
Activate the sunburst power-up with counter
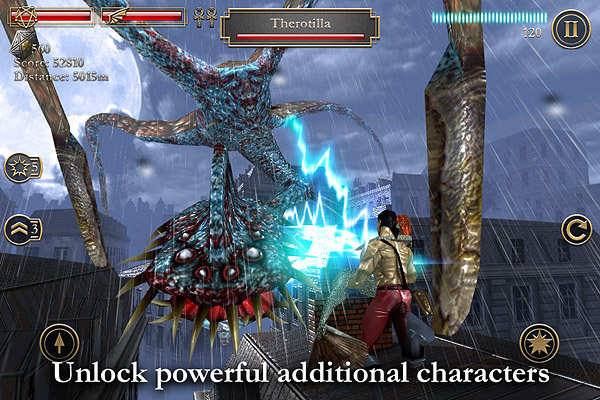pos(22,167)
